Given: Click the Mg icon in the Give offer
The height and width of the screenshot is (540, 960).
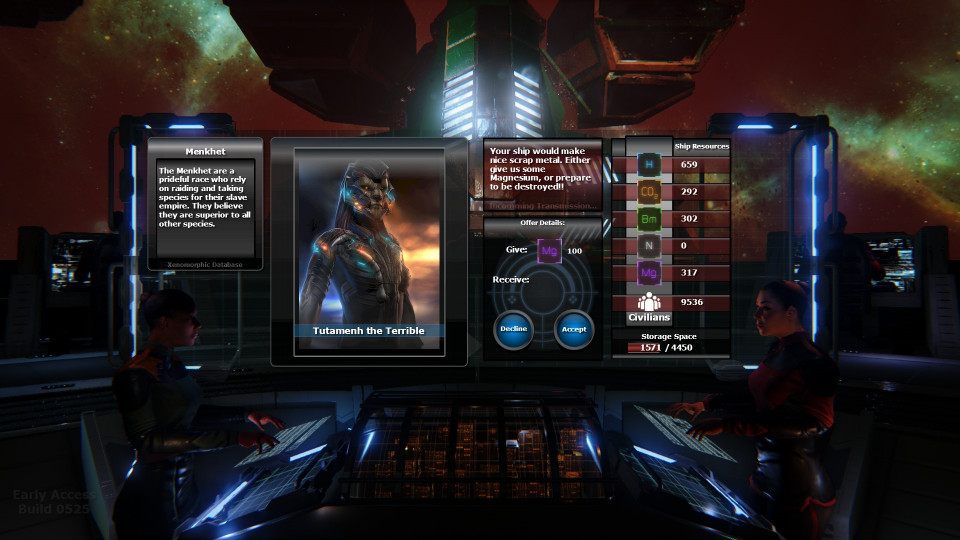Looking at the screenshot, I should coord(548,251).
